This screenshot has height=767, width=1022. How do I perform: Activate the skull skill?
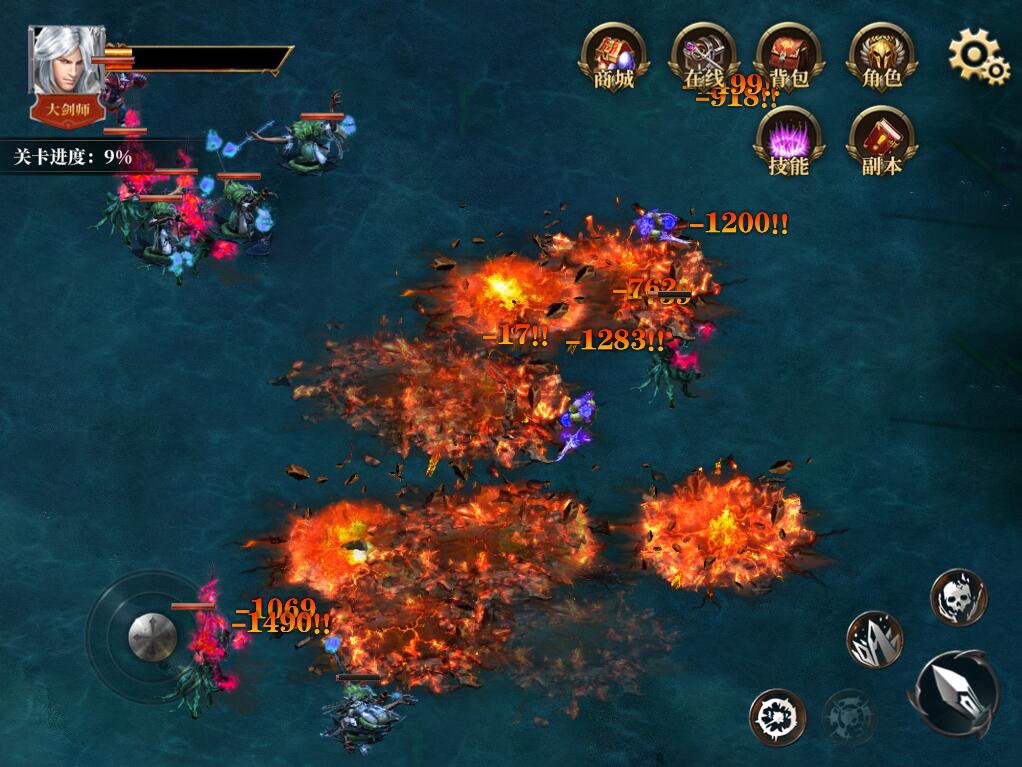point(959,597)
